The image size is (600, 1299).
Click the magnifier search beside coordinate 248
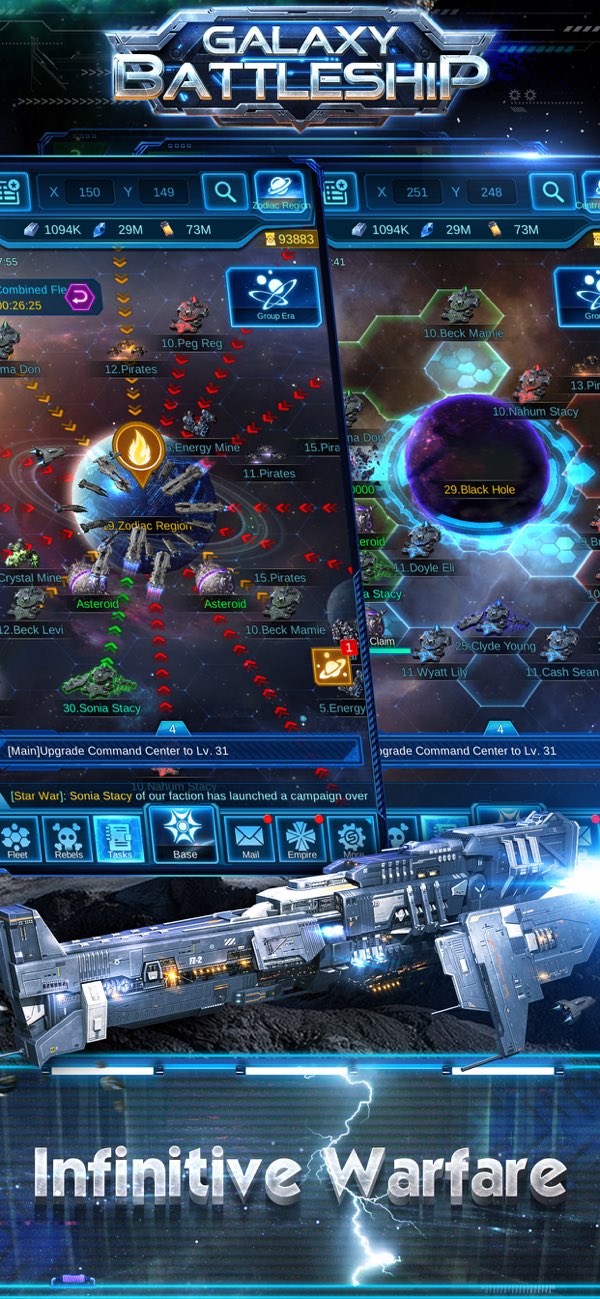552,191
